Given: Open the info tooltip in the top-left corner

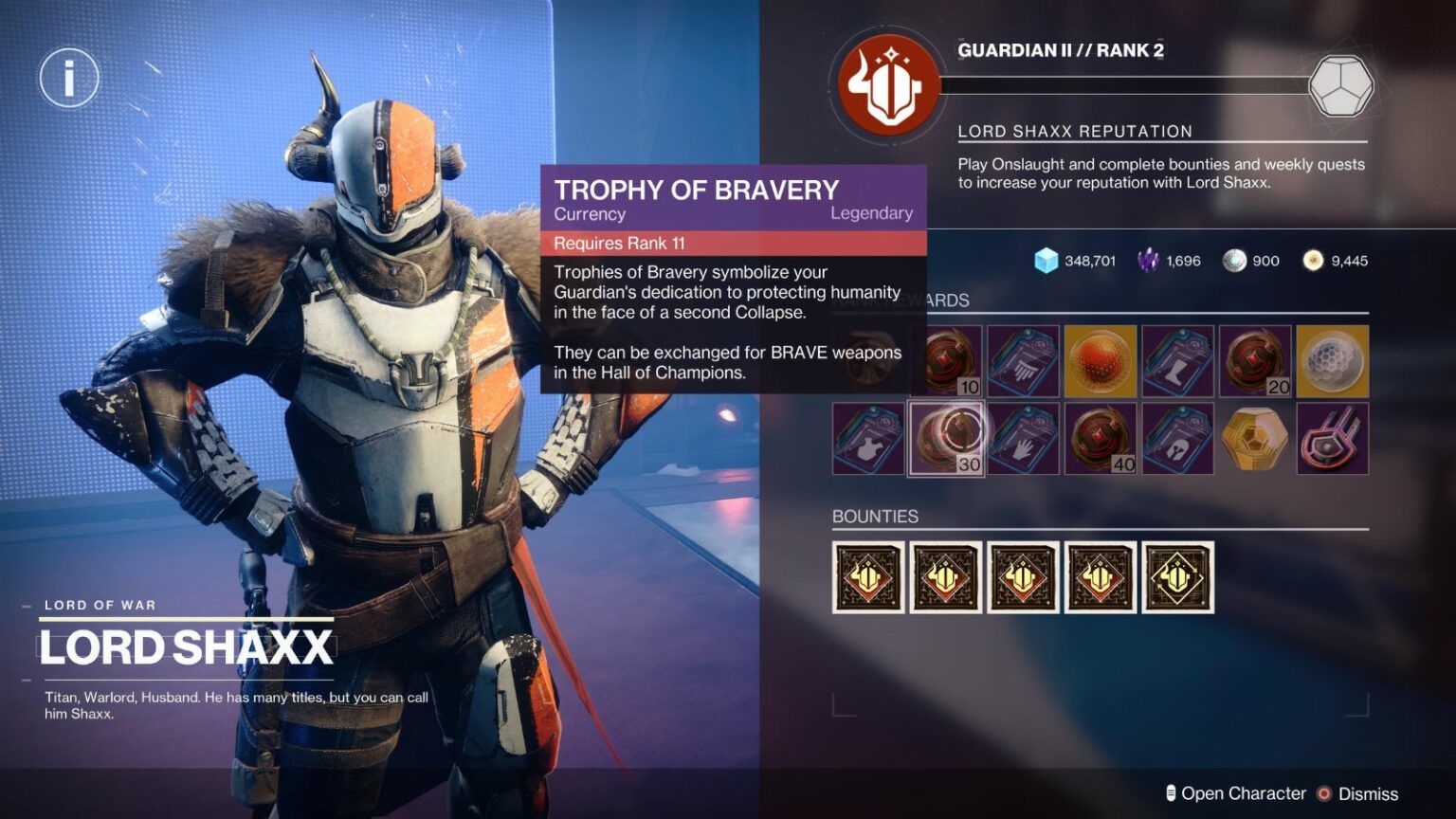Looking at the screenshot, I should 67,79.
